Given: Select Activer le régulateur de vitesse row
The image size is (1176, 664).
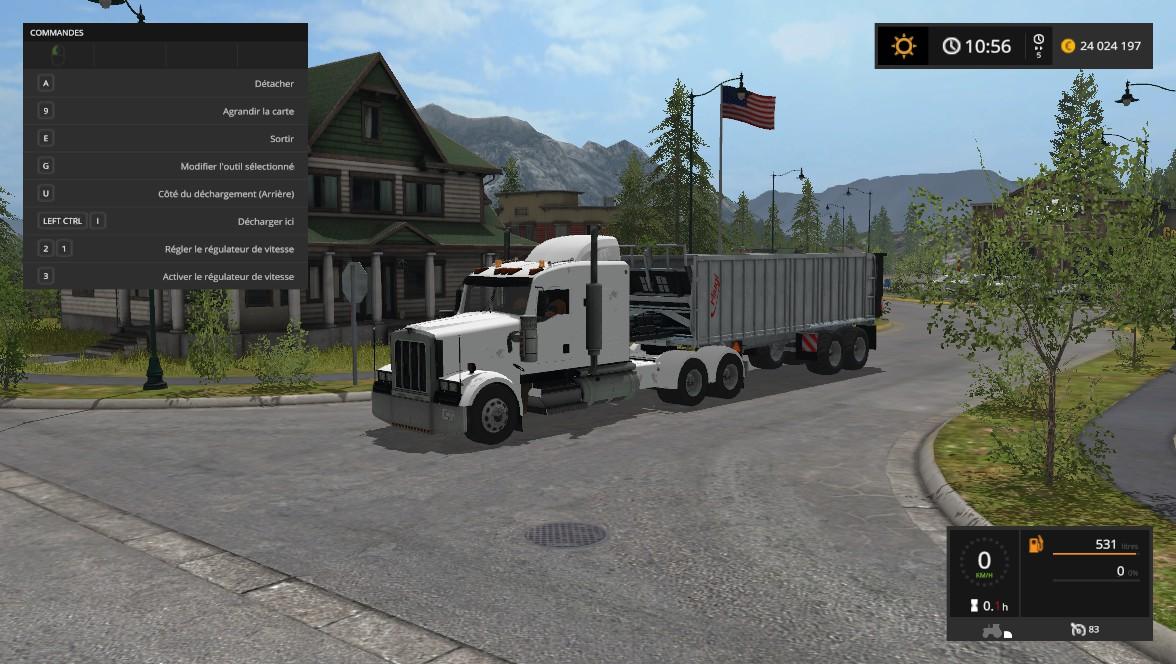Looking at the screenshot, I should point(165,276).
